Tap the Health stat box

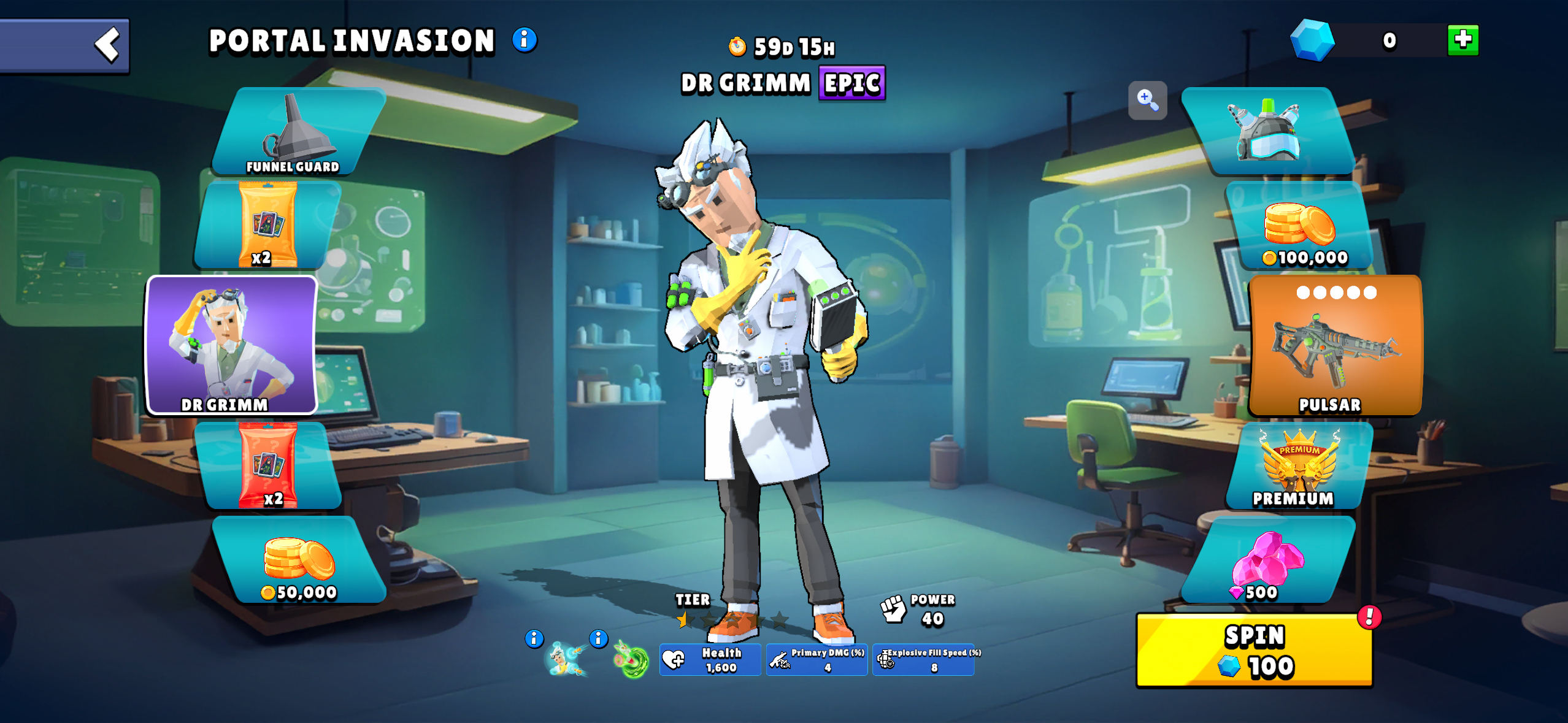[x=710, y=660]
